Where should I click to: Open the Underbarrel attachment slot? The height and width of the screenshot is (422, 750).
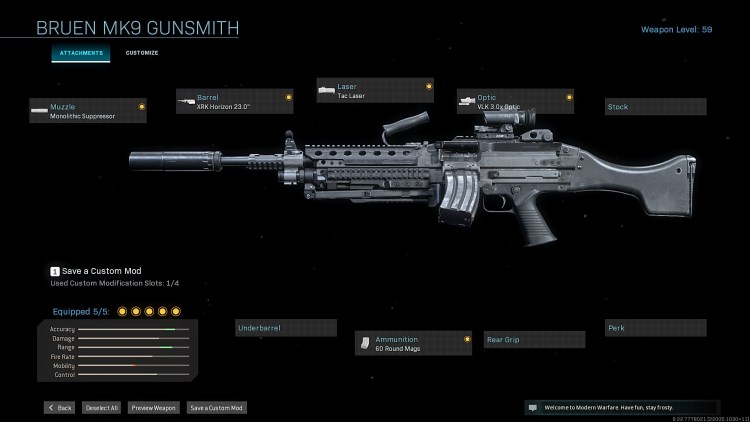click(x=286, y=327)
